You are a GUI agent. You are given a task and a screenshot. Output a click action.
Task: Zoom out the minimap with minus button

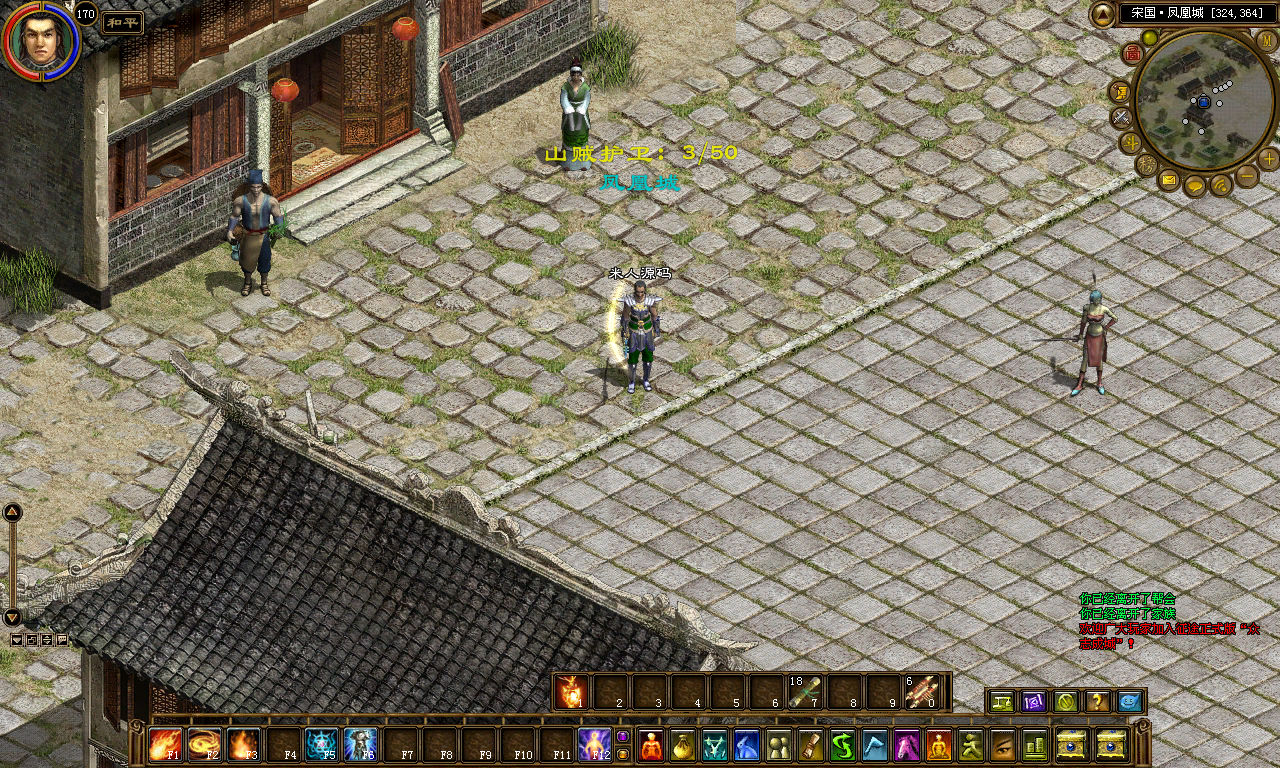coord(1247,176)
